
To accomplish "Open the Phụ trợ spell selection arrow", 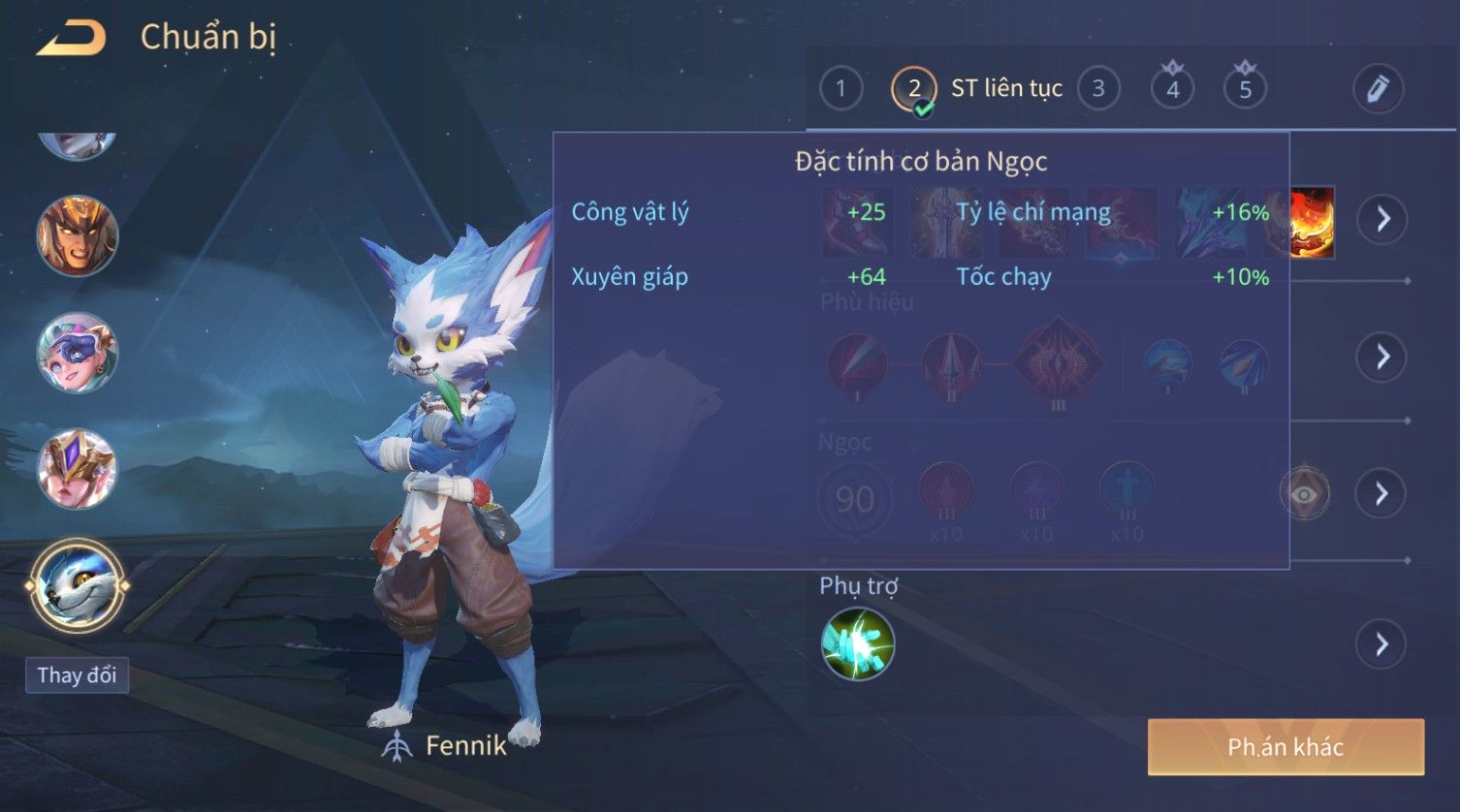I will tap(1382, 644).
